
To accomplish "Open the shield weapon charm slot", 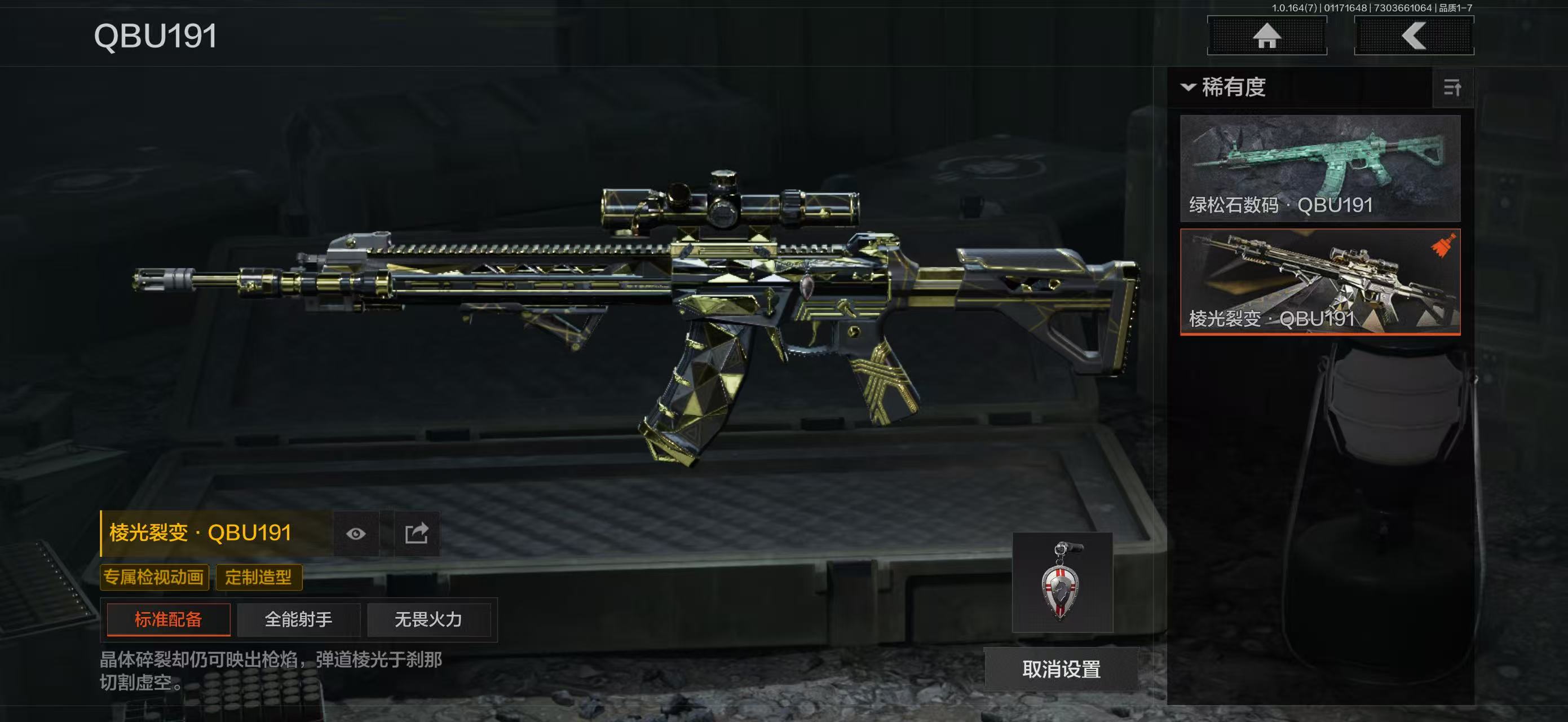I will coord(1062,583).
